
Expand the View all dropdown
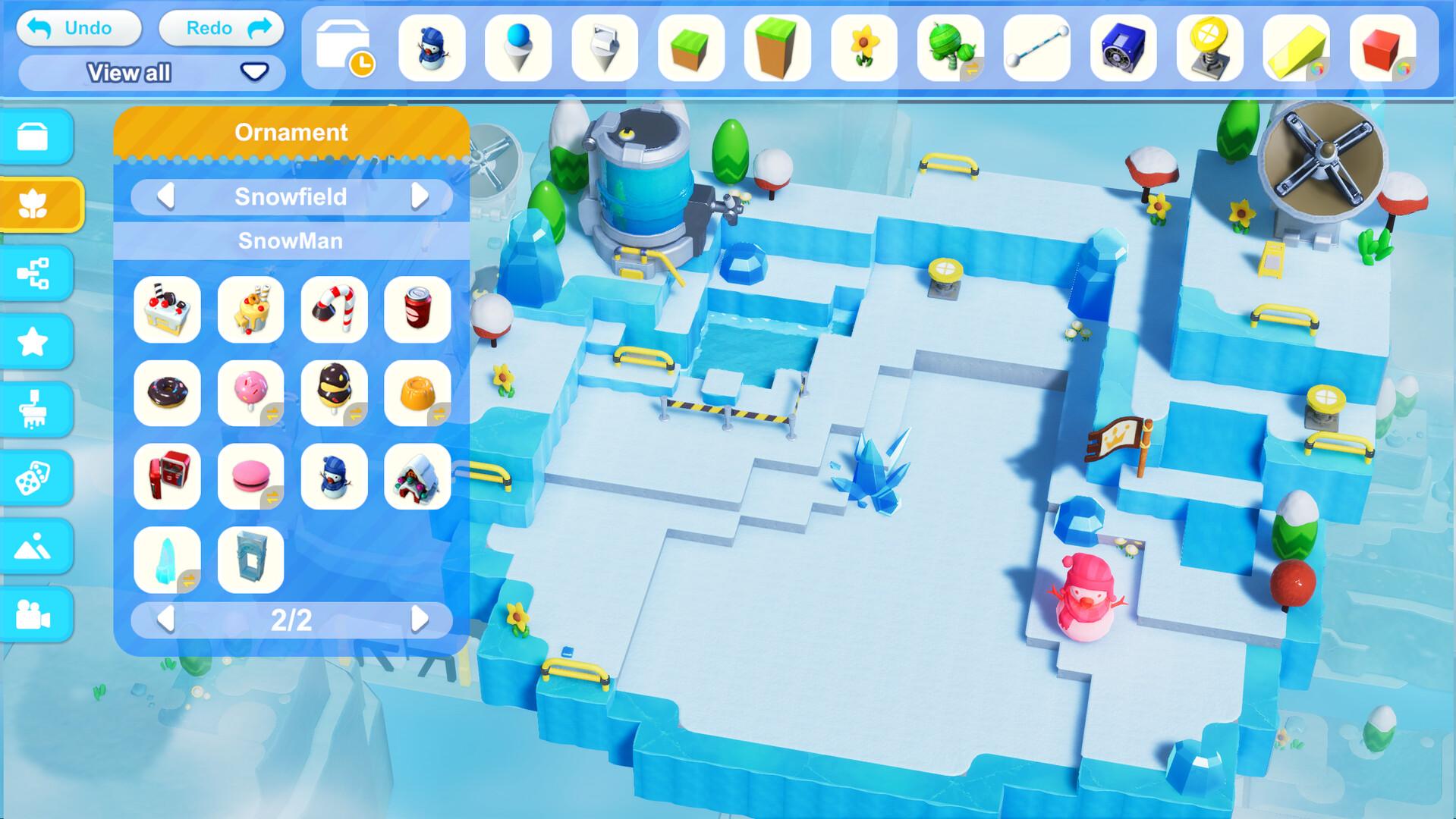coord(254,72)
